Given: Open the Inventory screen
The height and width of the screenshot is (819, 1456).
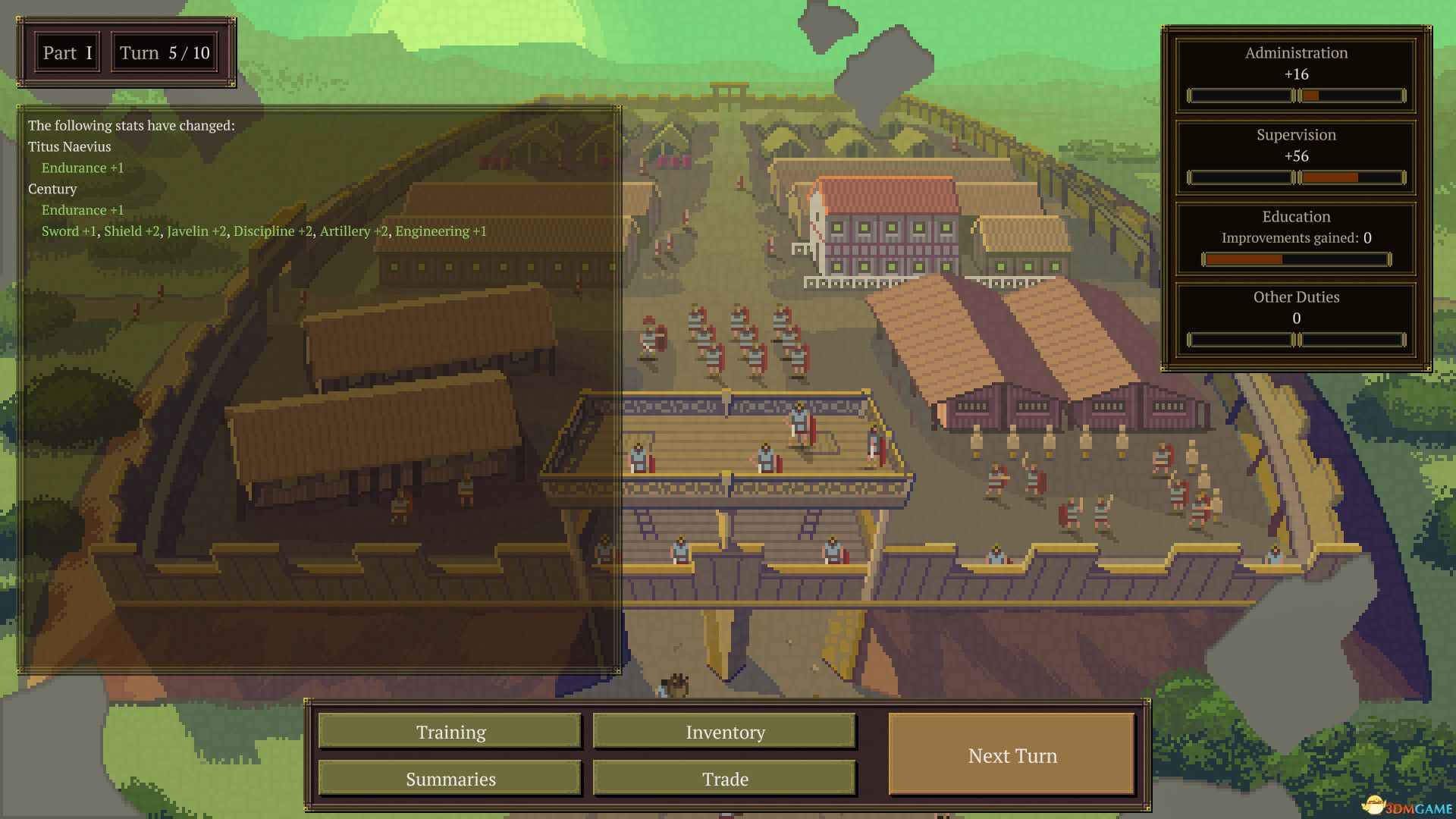Looking at the screenshot, I should tap(724, 731).
